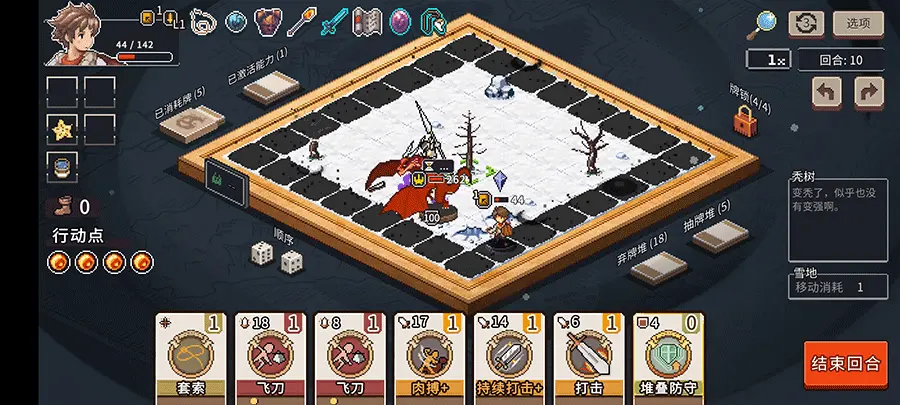Click the 结束回合 end turn button
The width and height of the screenshot is (900, 405).
(845, 365)
